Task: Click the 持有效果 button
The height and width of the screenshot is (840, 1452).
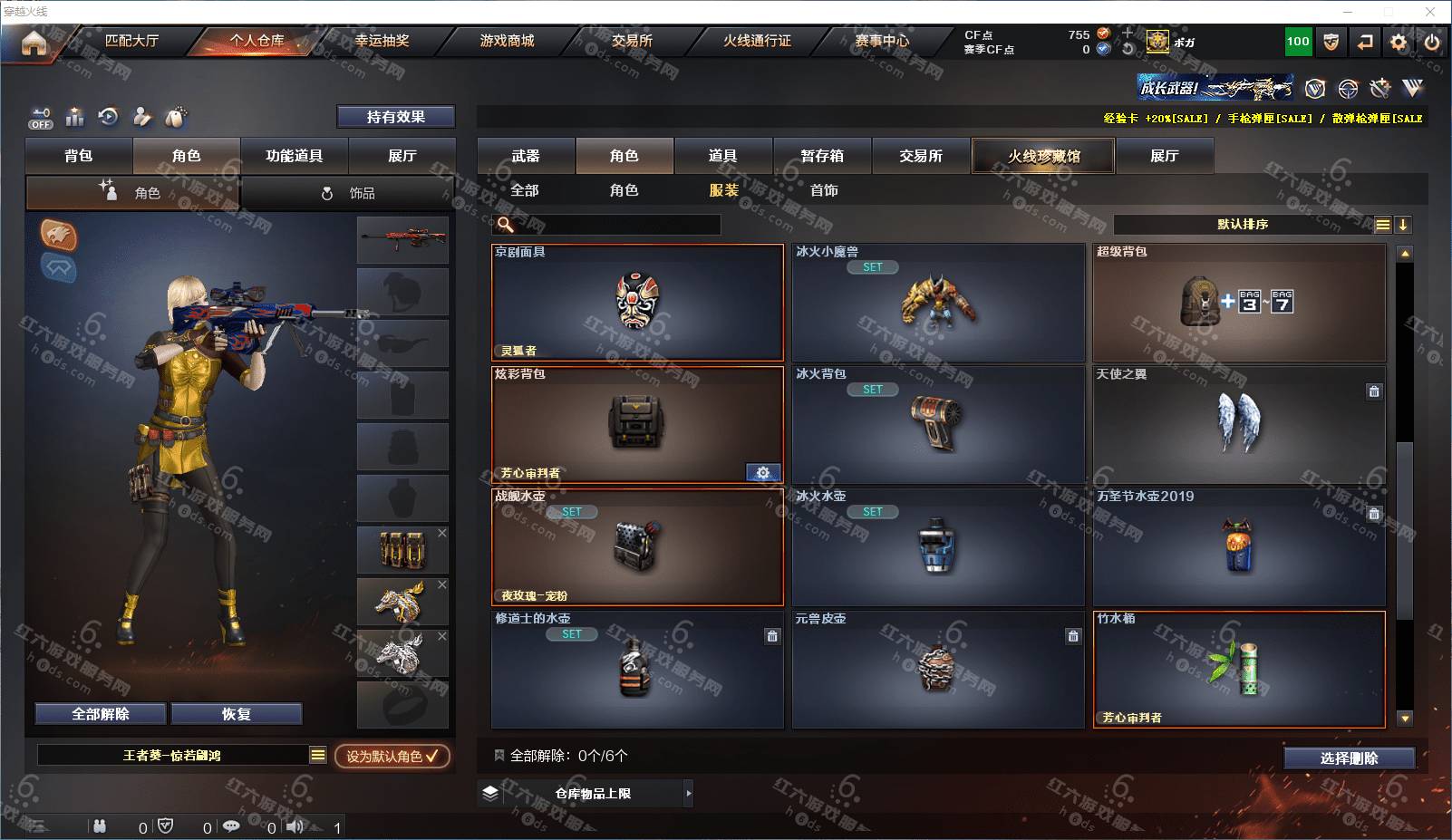Action: [x=395, y=117]
